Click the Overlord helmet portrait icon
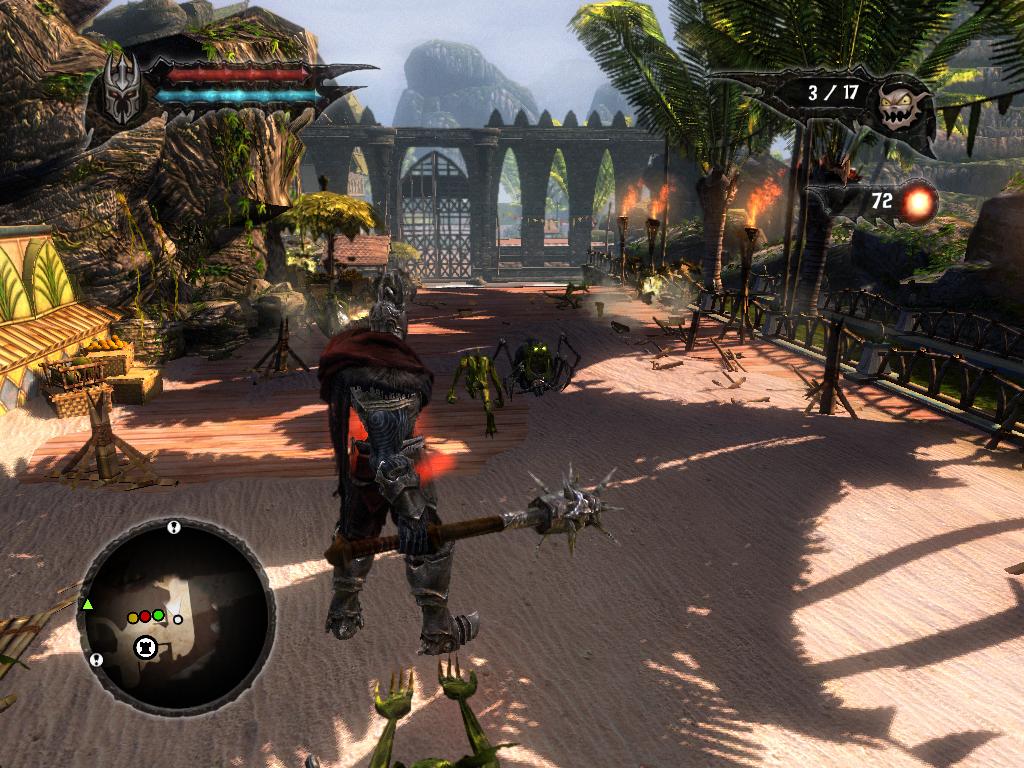 tap(123, 87)
